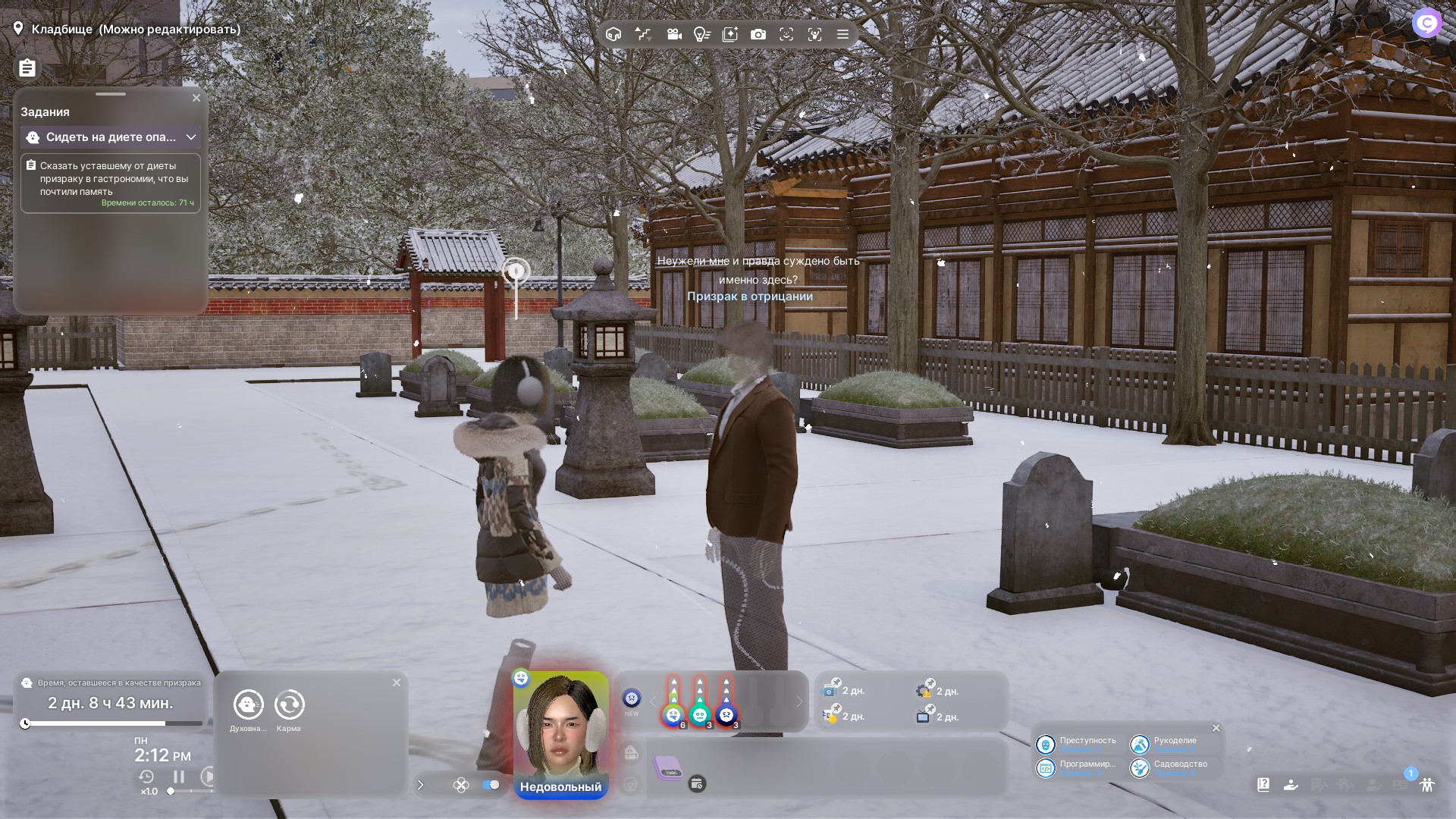Click the character portrait labeled Недовольный
This screenshot has width=1456, height=819.
pos(561,728)
